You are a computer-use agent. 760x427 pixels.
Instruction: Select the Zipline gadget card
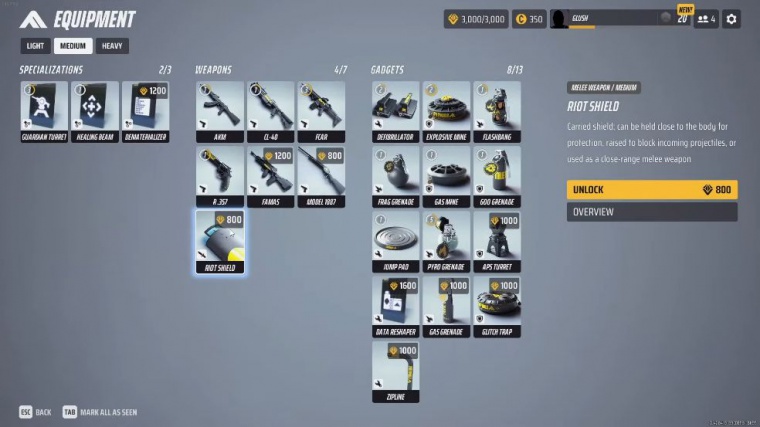[x=395, y=371]
